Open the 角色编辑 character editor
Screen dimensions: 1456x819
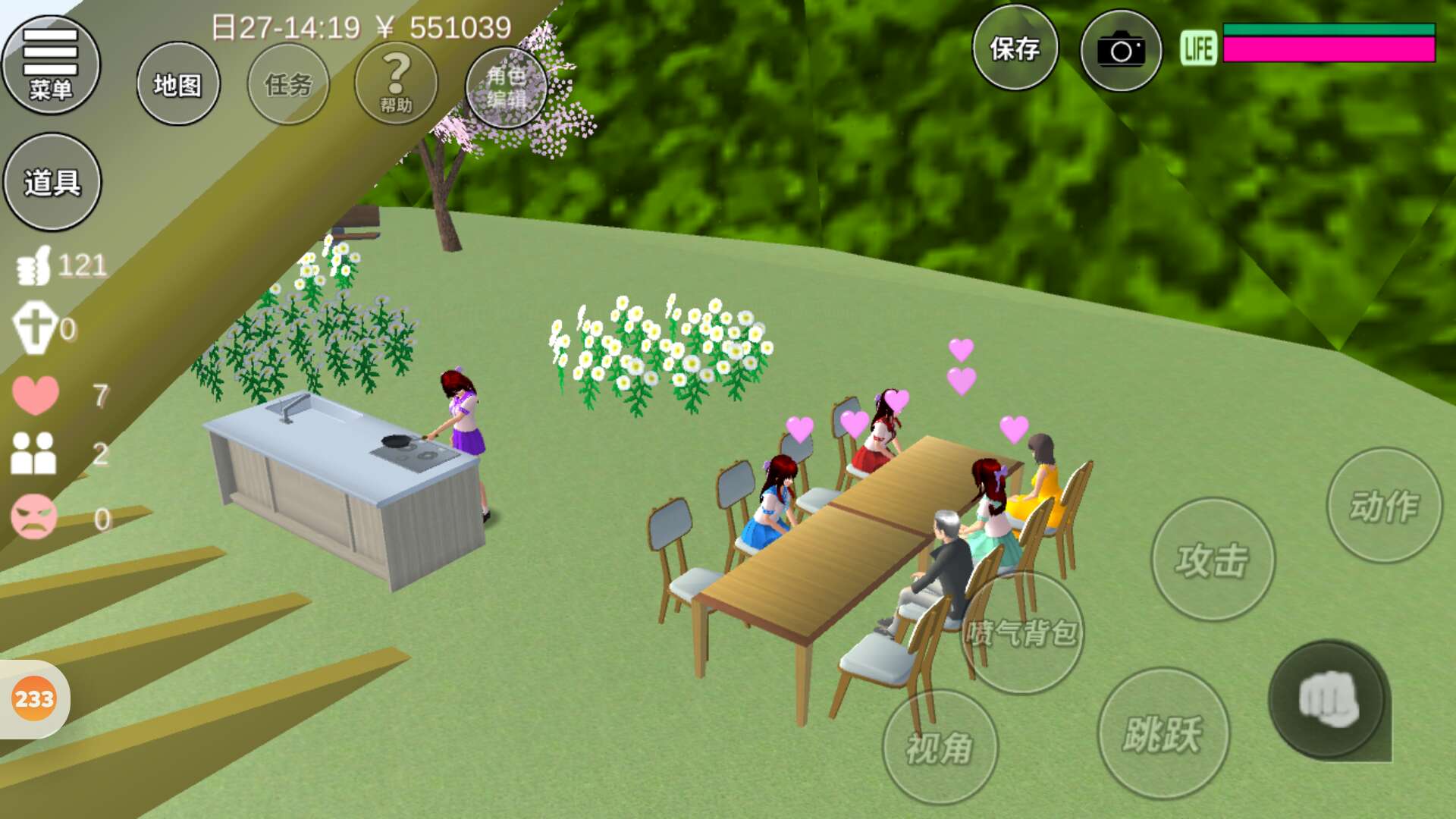[x=507, y=86]
